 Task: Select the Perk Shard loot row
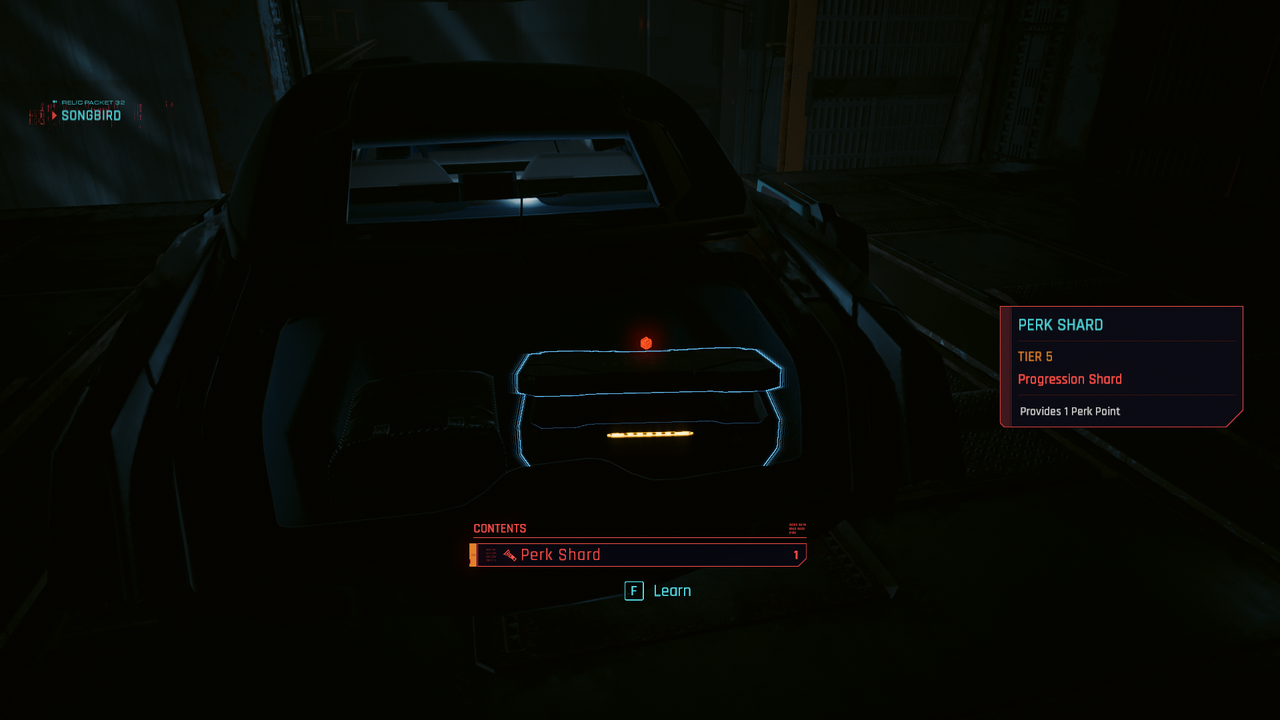tap(638, 555)
